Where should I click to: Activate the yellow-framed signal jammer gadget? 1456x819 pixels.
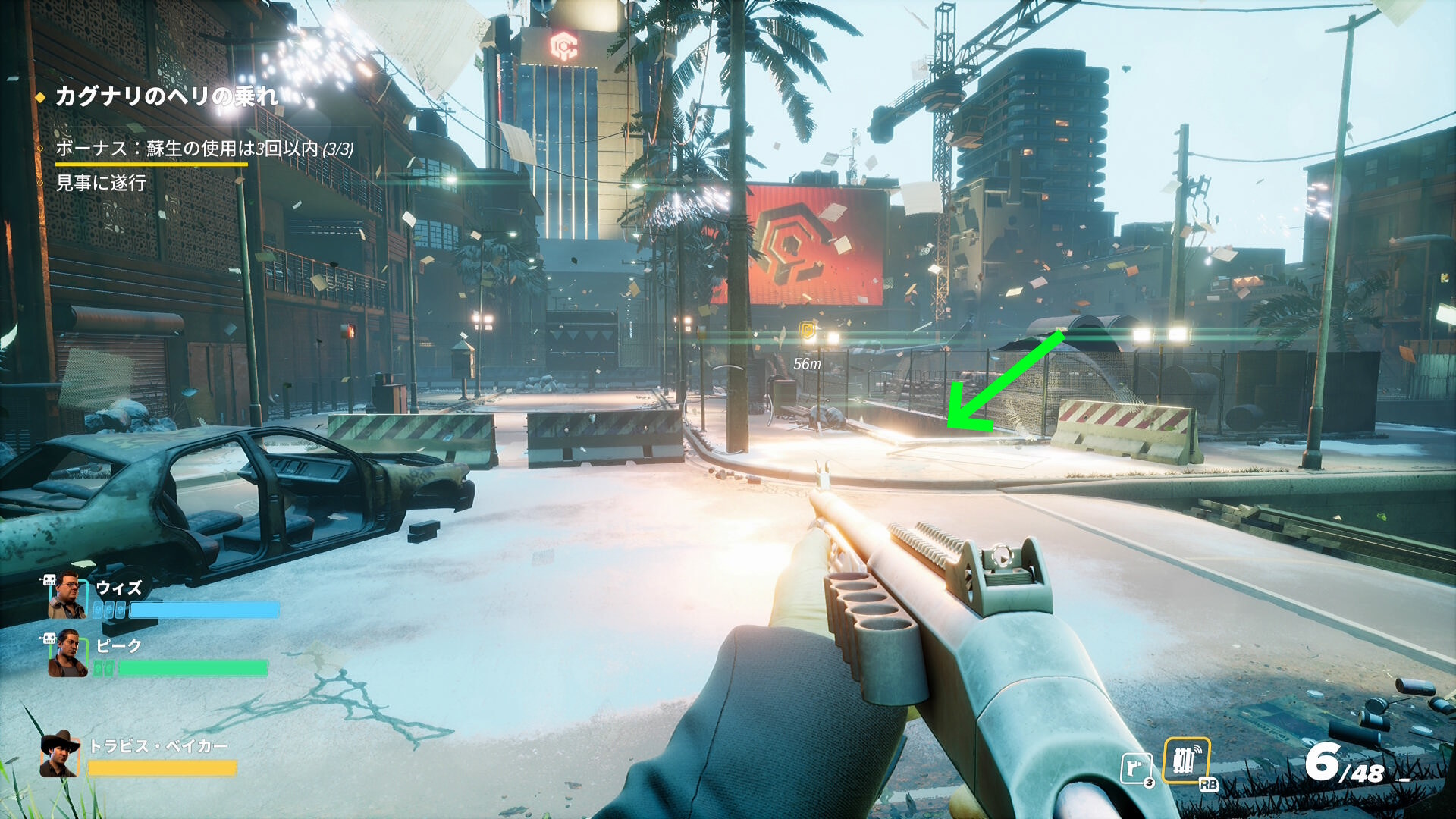pos(1186,761)
